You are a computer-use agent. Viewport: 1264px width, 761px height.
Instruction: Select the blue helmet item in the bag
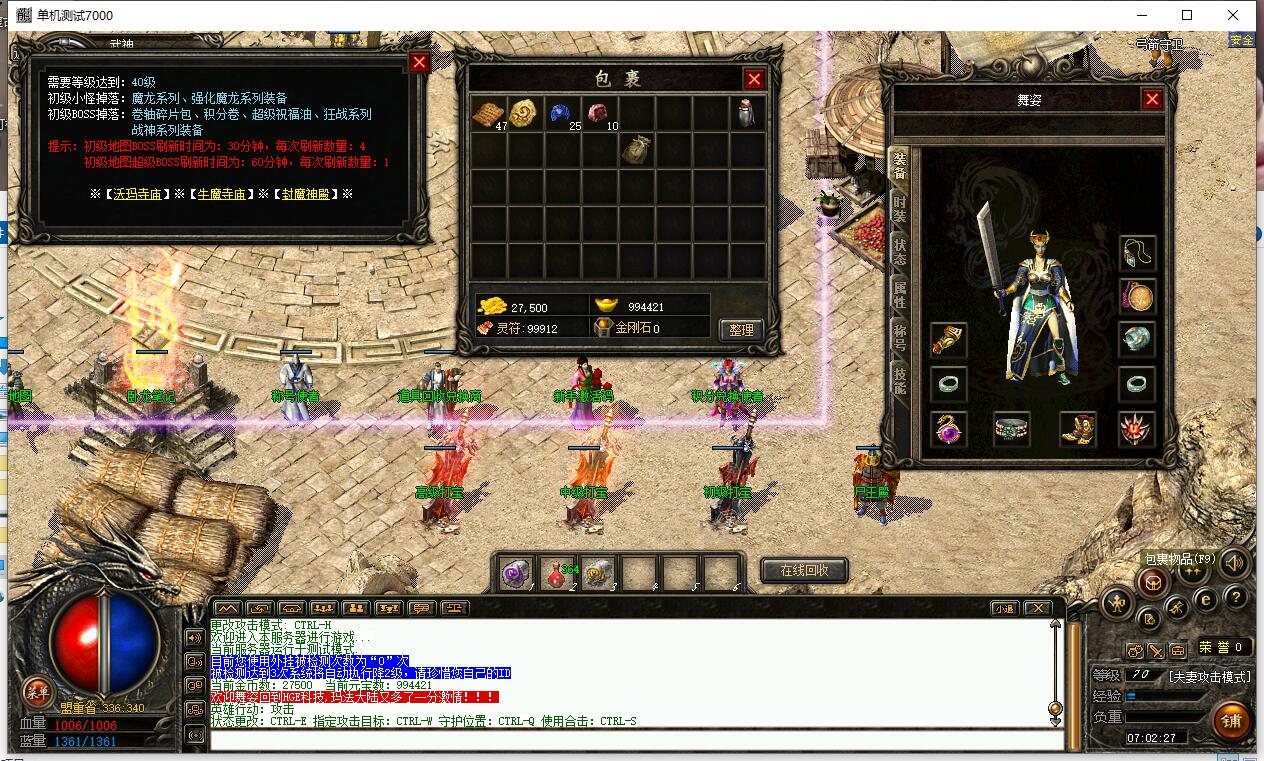[x=562, y=113]
